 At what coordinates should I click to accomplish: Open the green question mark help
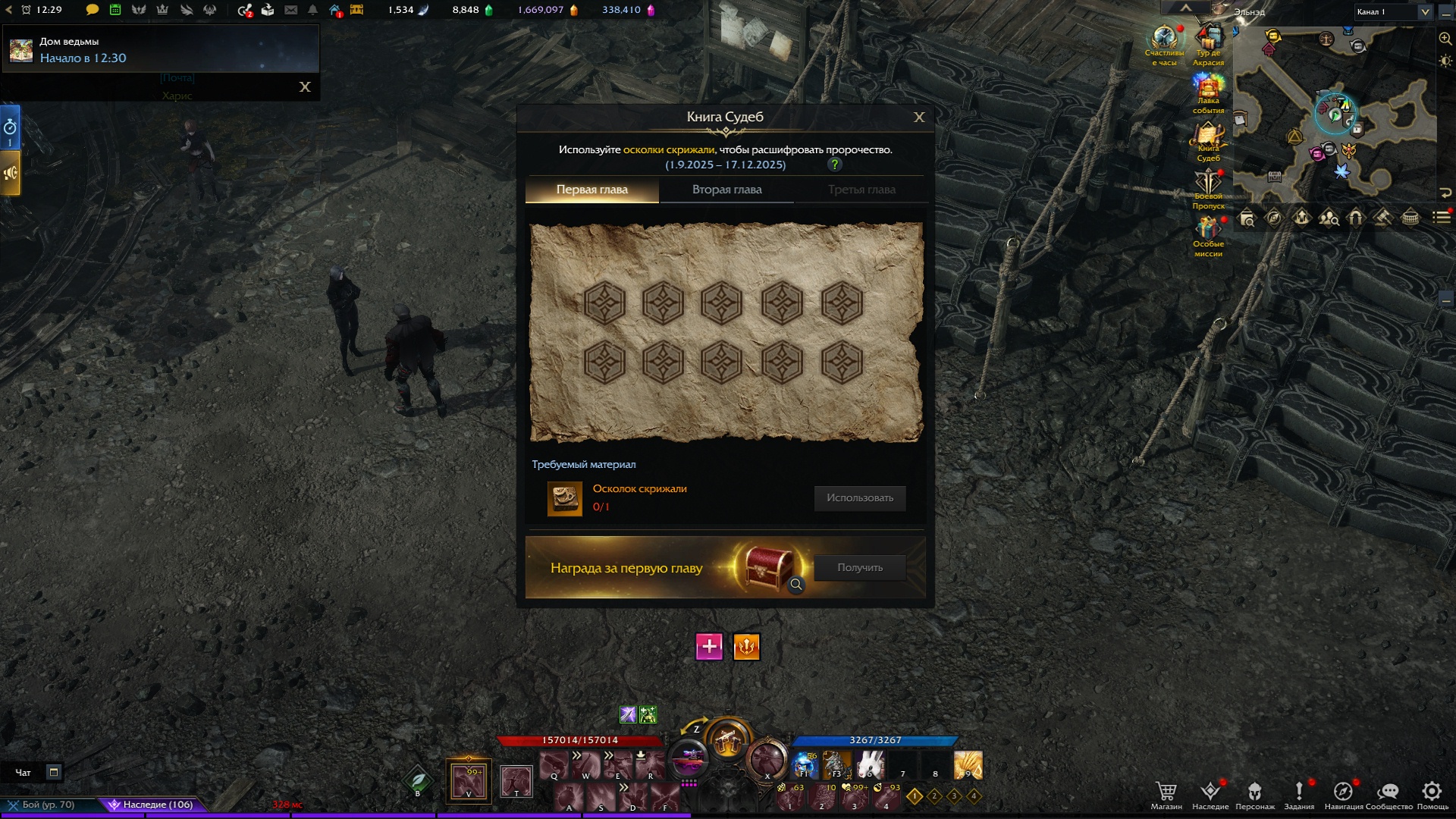(x=835, y=165)
